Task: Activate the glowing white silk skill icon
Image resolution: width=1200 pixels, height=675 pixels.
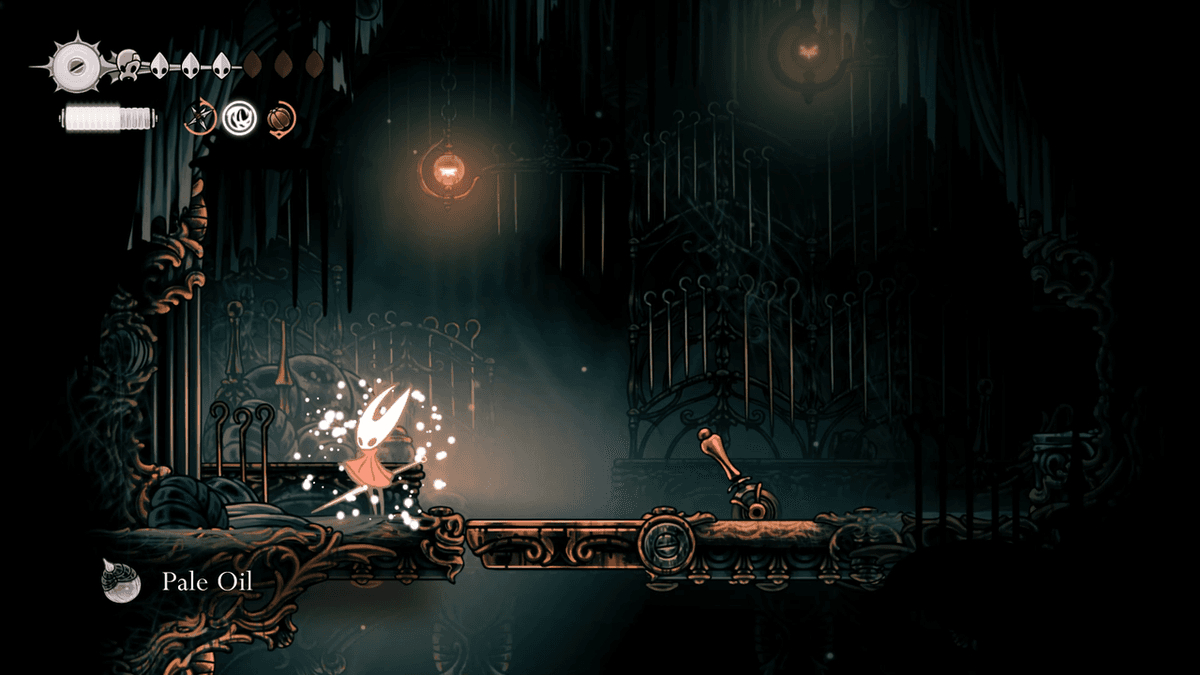Action: point(240,118)
